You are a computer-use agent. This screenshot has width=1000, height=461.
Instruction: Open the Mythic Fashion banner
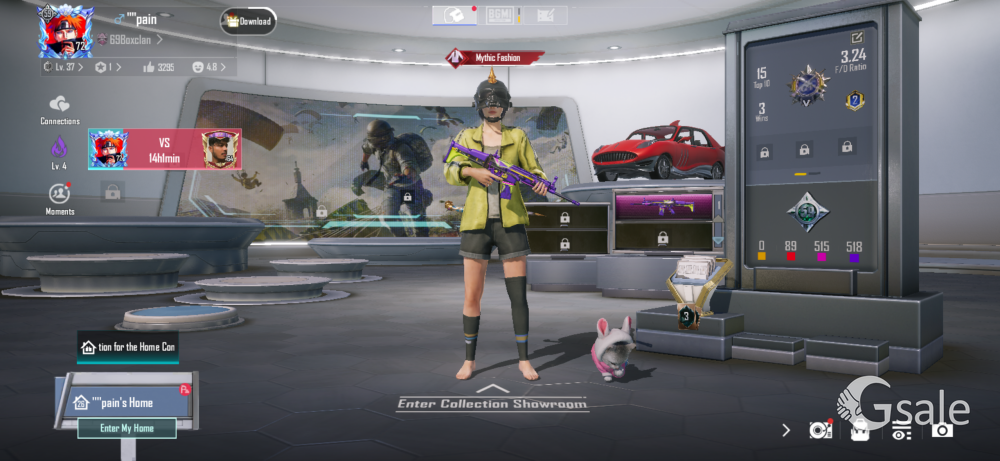tap(496, 58)
